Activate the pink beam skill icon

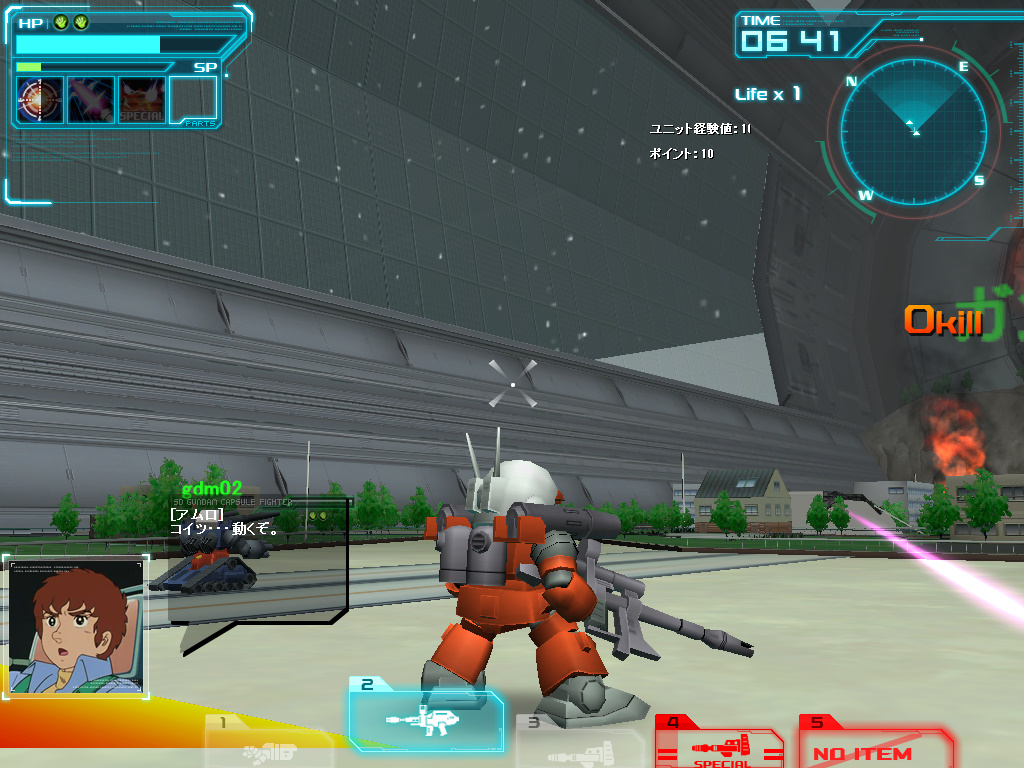tap(91, 100)
